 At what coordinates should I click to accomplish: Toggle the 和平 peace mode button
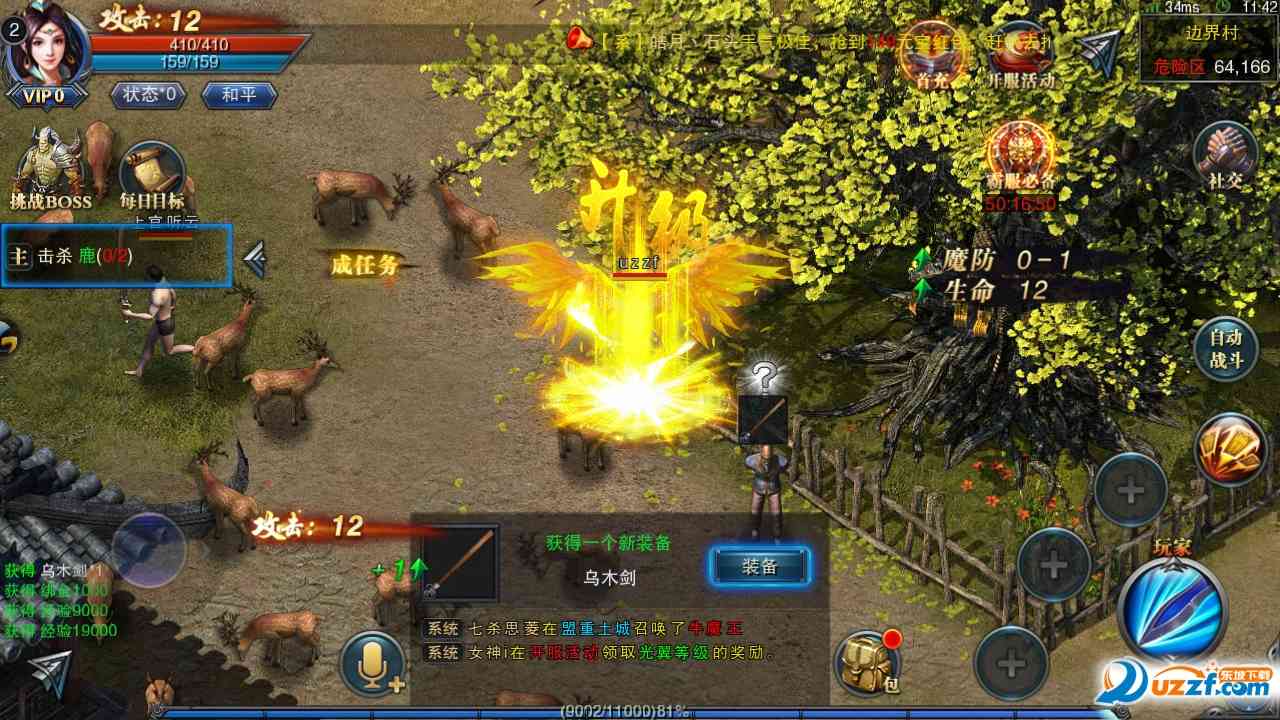[239, 95]
